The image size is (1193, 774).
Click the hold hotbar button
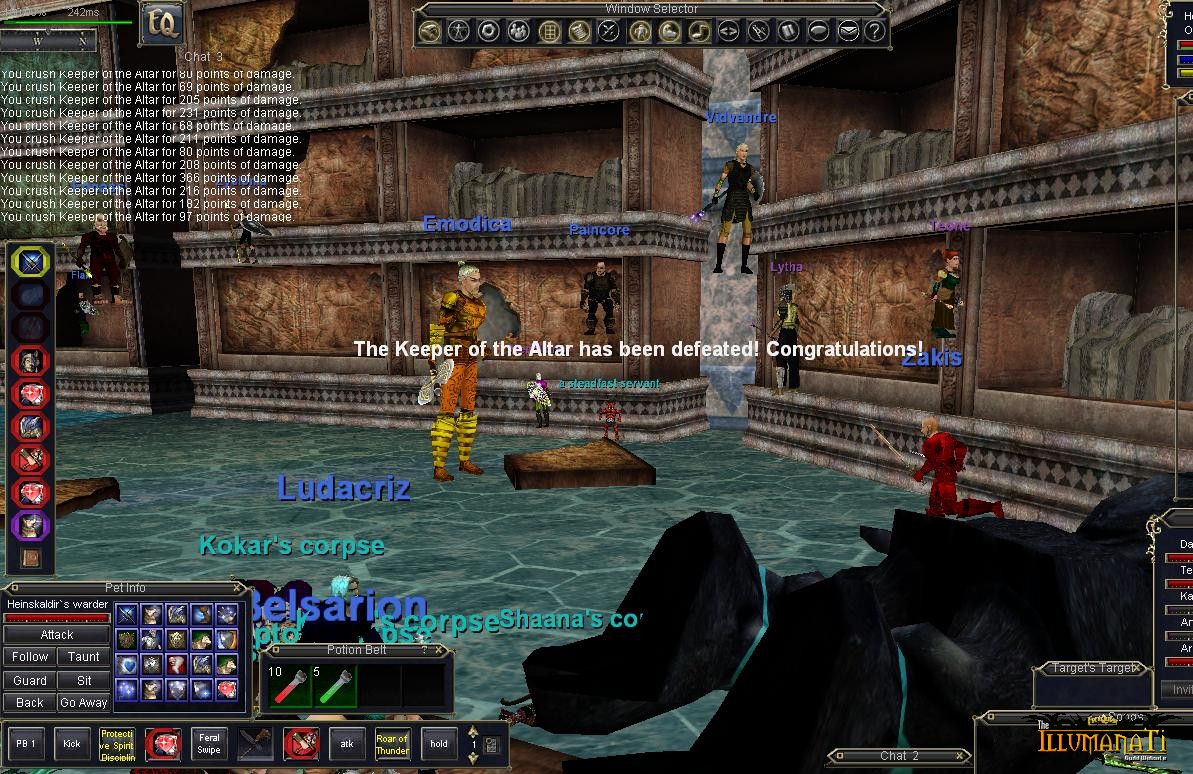click(x=439, y=744)
